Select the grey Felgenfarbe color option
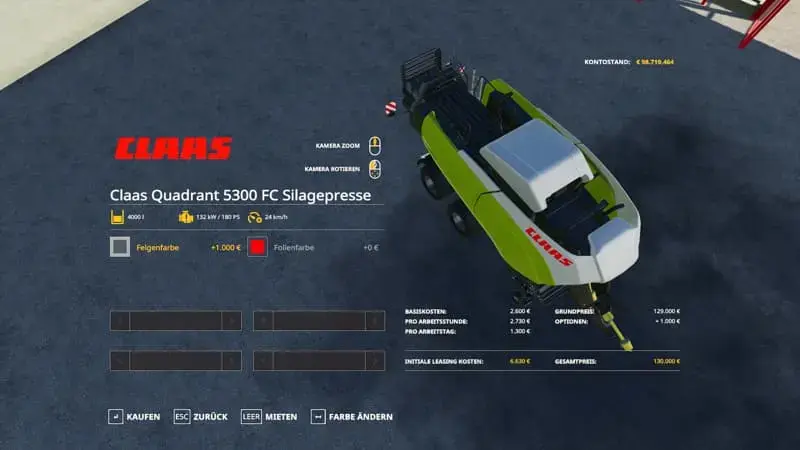Screen dimensions: 800x450 coord(120,247)
